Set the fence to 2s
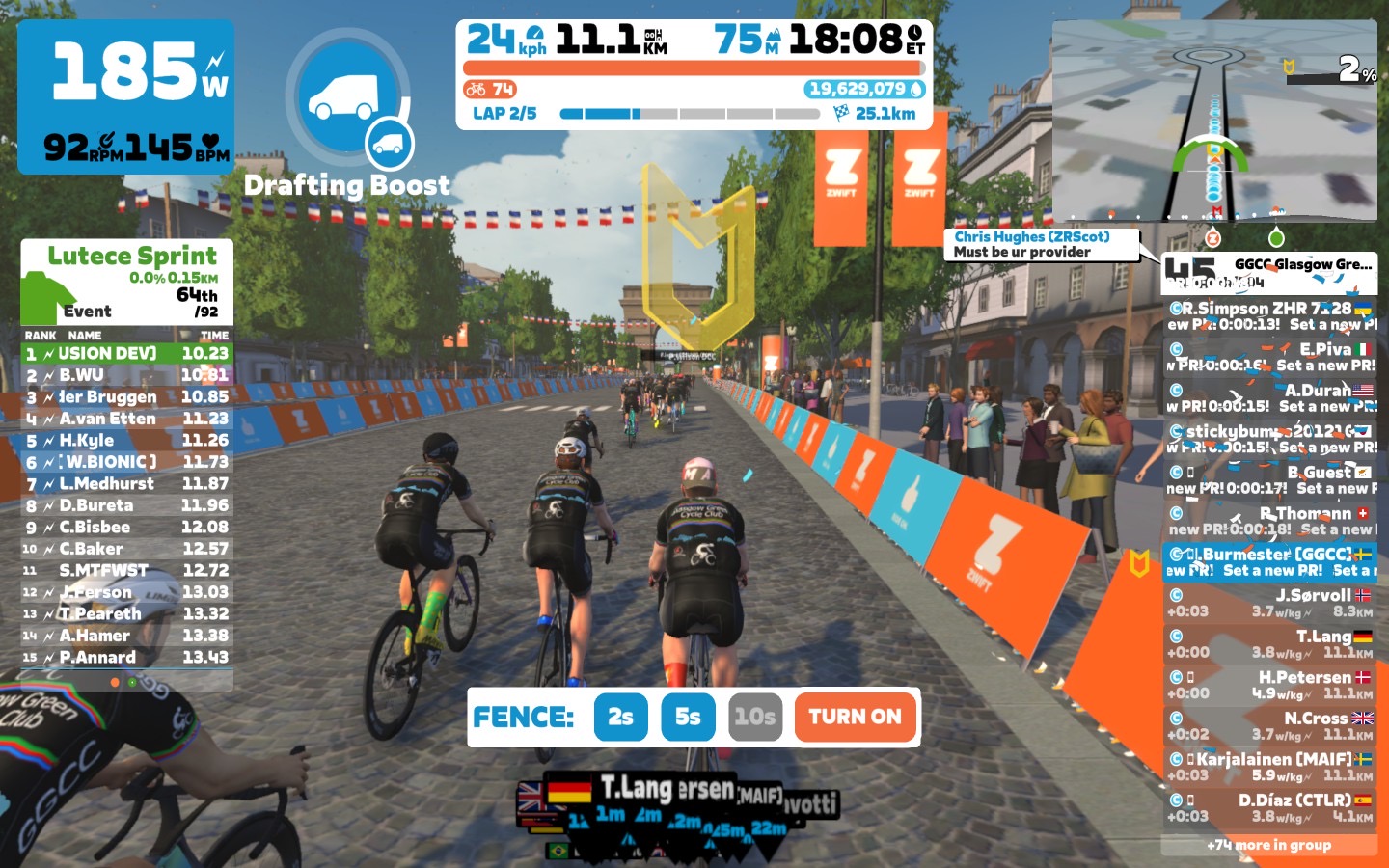The image size is (1389, 868). 620,717
